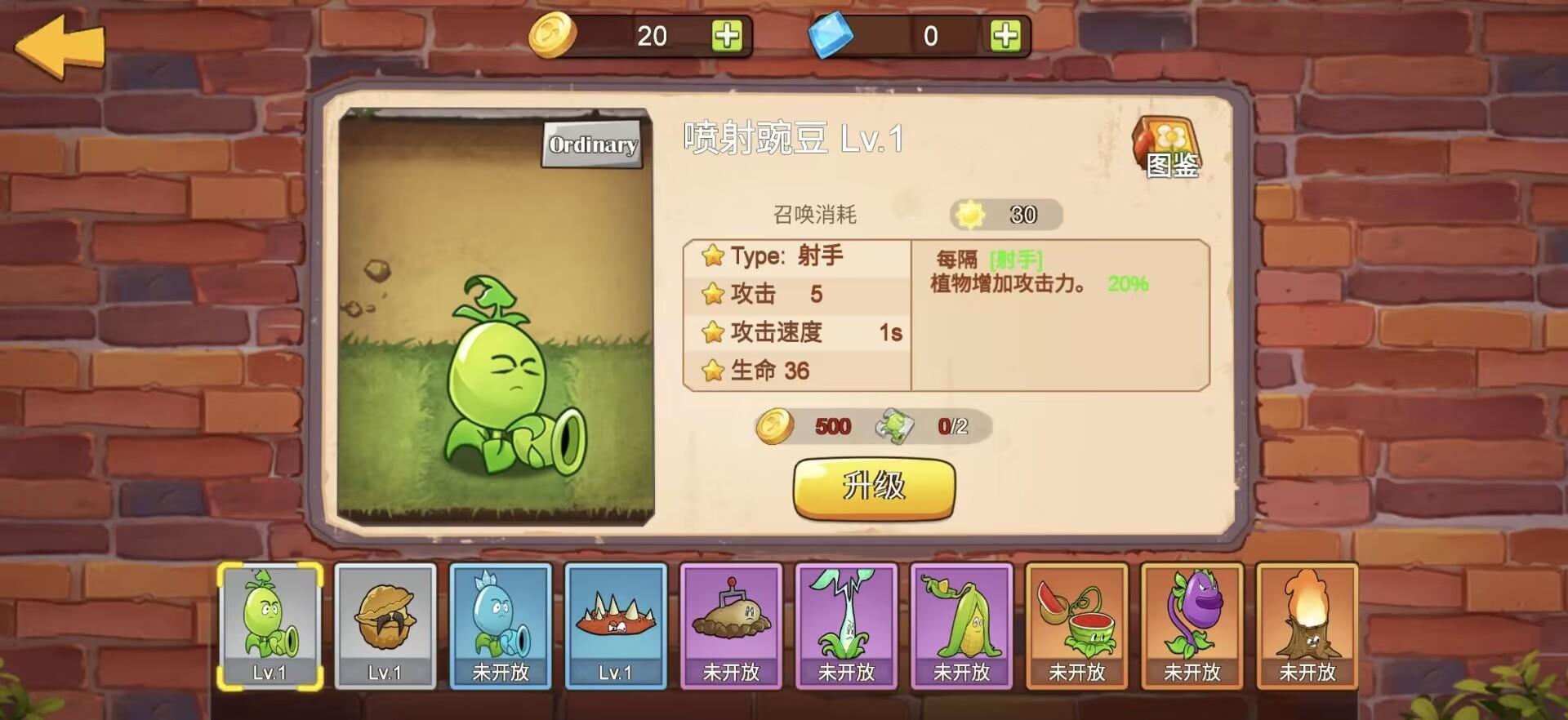Click the locked Potato Mine icon
The height and width of the screenshot is (720, 1568).
click(732, 624)
